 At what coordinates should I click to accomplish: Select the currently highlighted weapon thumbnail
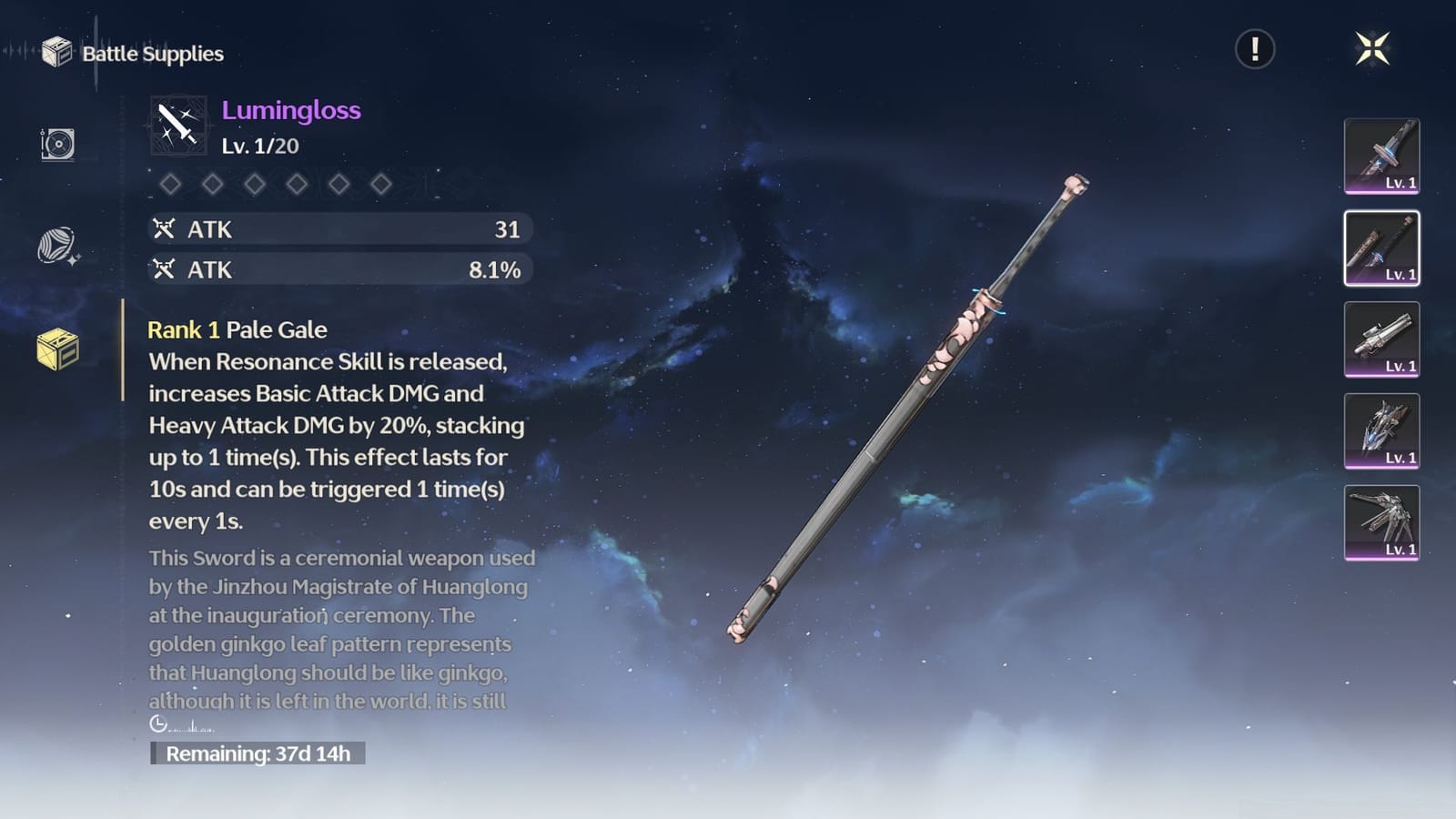[1381, 248]
